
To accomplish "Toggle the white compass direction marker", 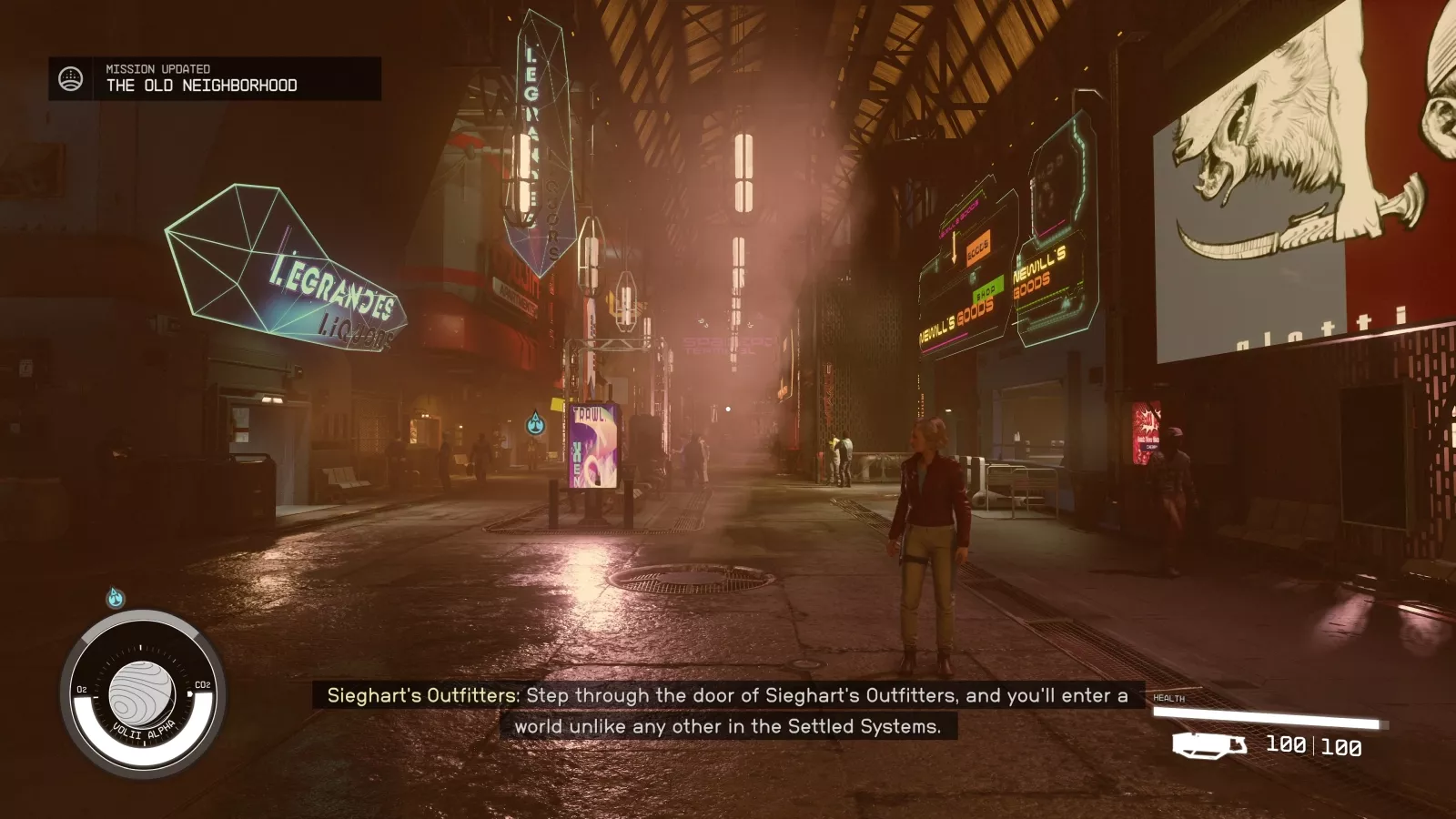I will coord(141,646).
